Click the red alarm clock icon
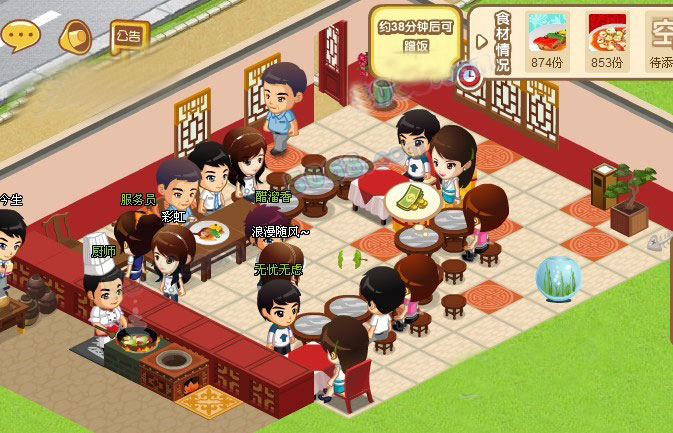 point(468,73)
